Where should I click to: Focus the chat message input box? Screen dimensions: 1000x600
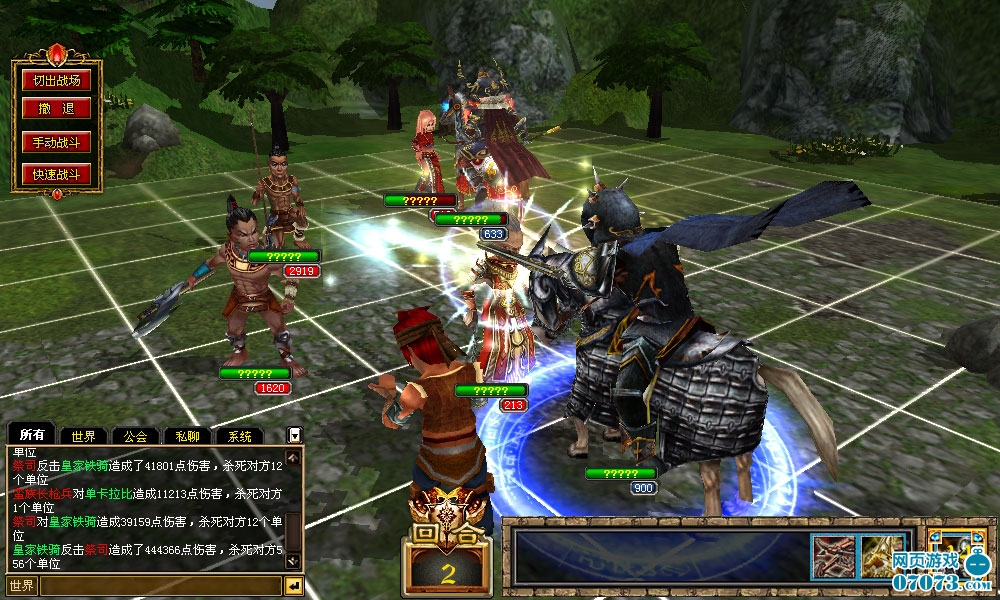(x=160, y=586)
